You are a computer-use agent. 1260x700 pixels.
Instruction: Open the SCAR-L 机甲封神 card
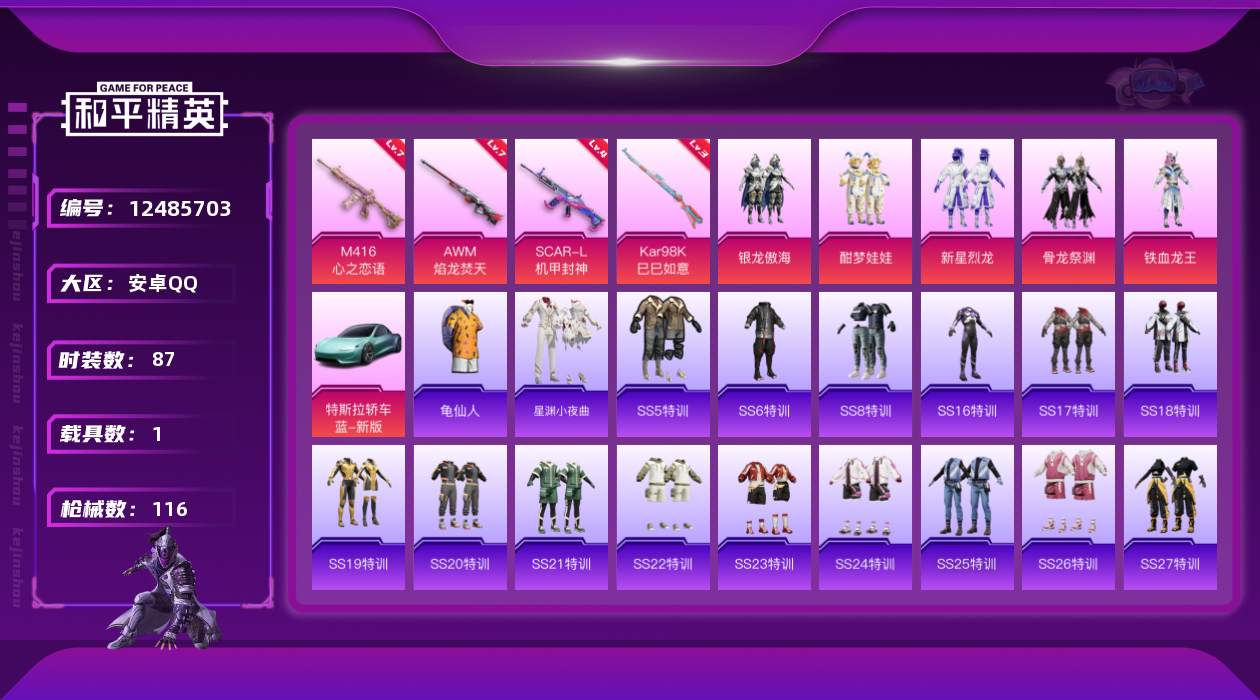click(x=561, y=211)
